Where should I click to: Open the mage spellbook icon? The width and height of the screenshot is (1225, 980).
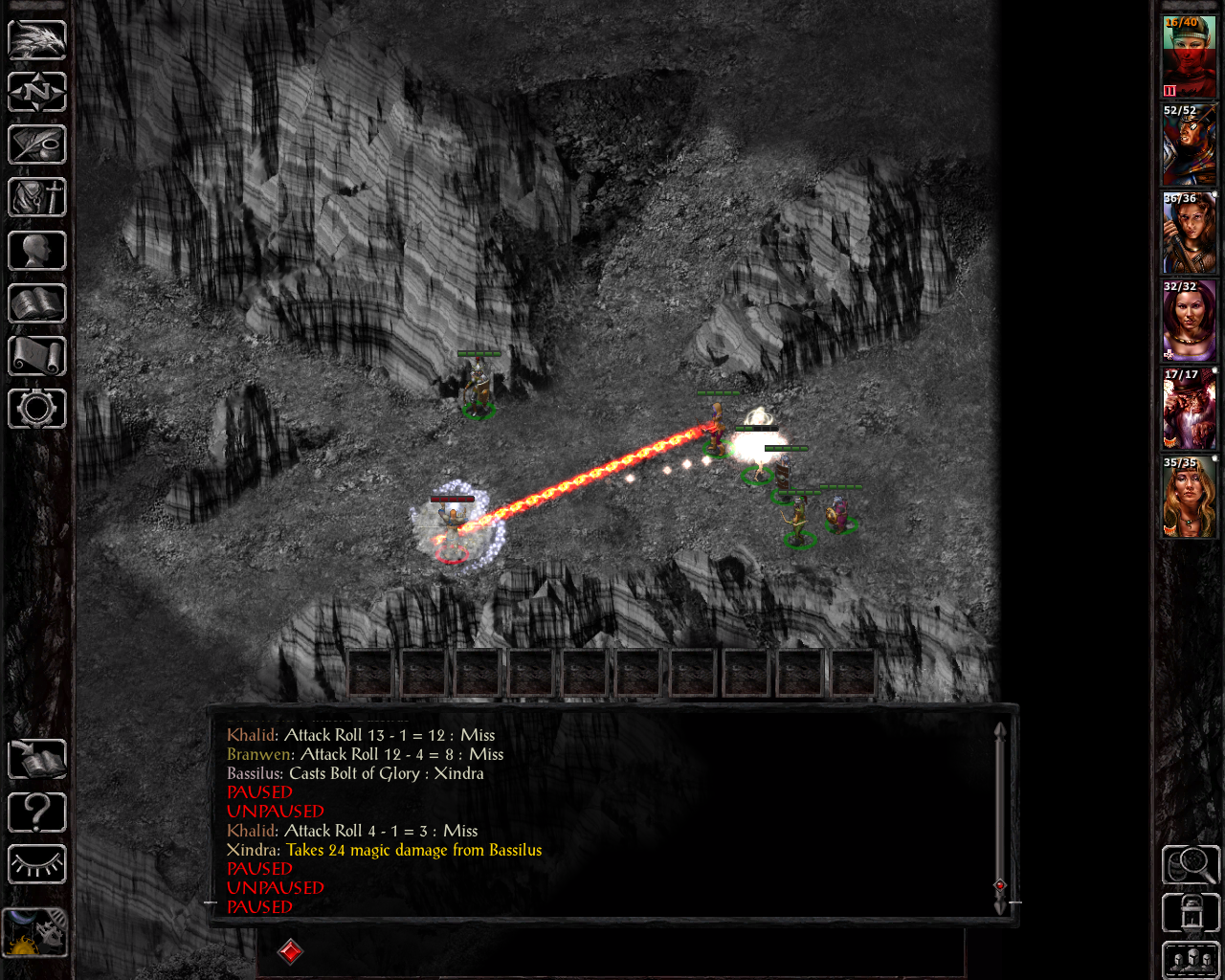pos(37,303)
